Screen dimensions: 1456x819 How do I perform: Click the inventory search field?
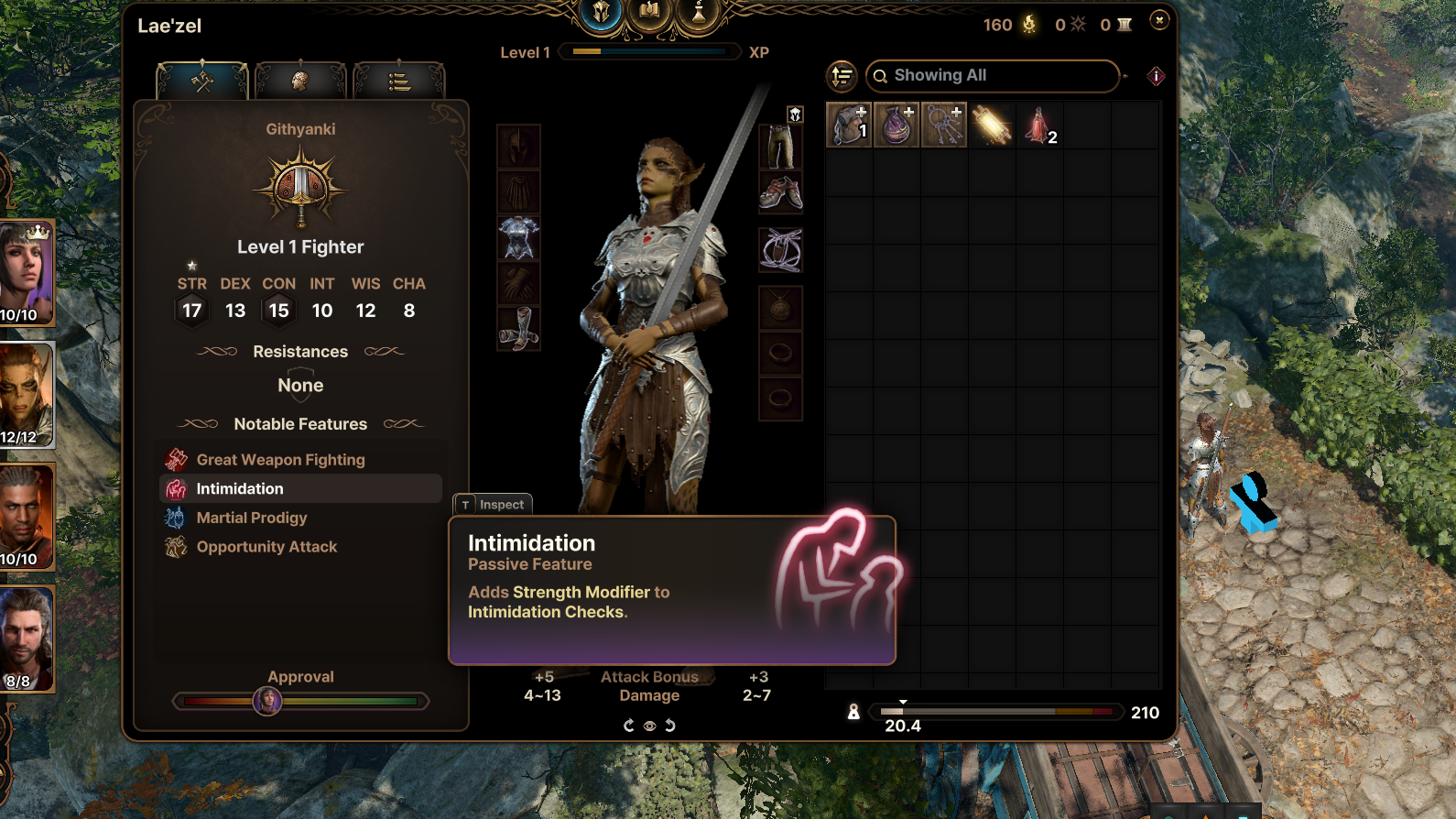pyautogui.click(x=994, y=76)
